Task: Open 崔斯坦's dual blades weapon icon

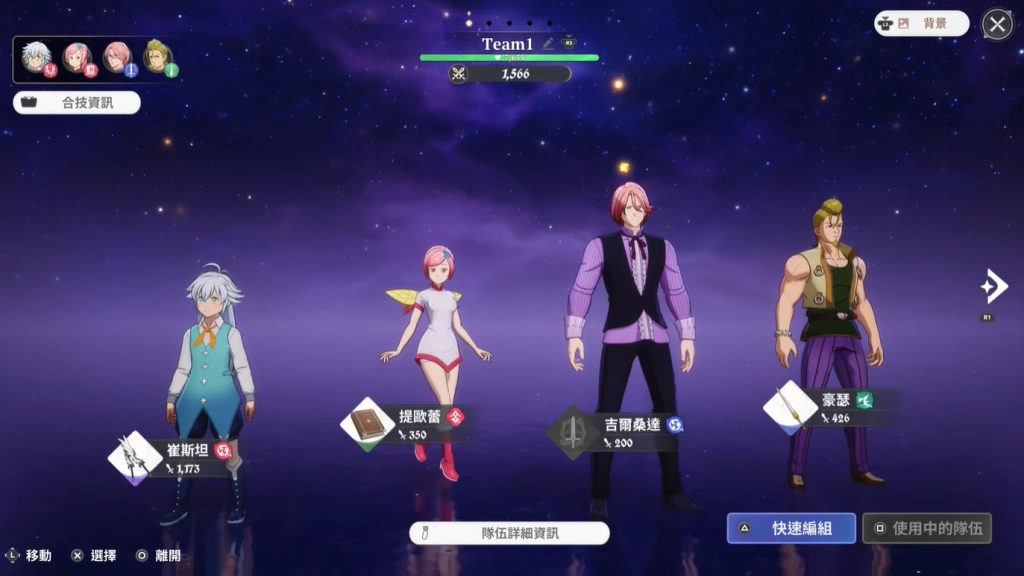Action: (x=134, y=458)
